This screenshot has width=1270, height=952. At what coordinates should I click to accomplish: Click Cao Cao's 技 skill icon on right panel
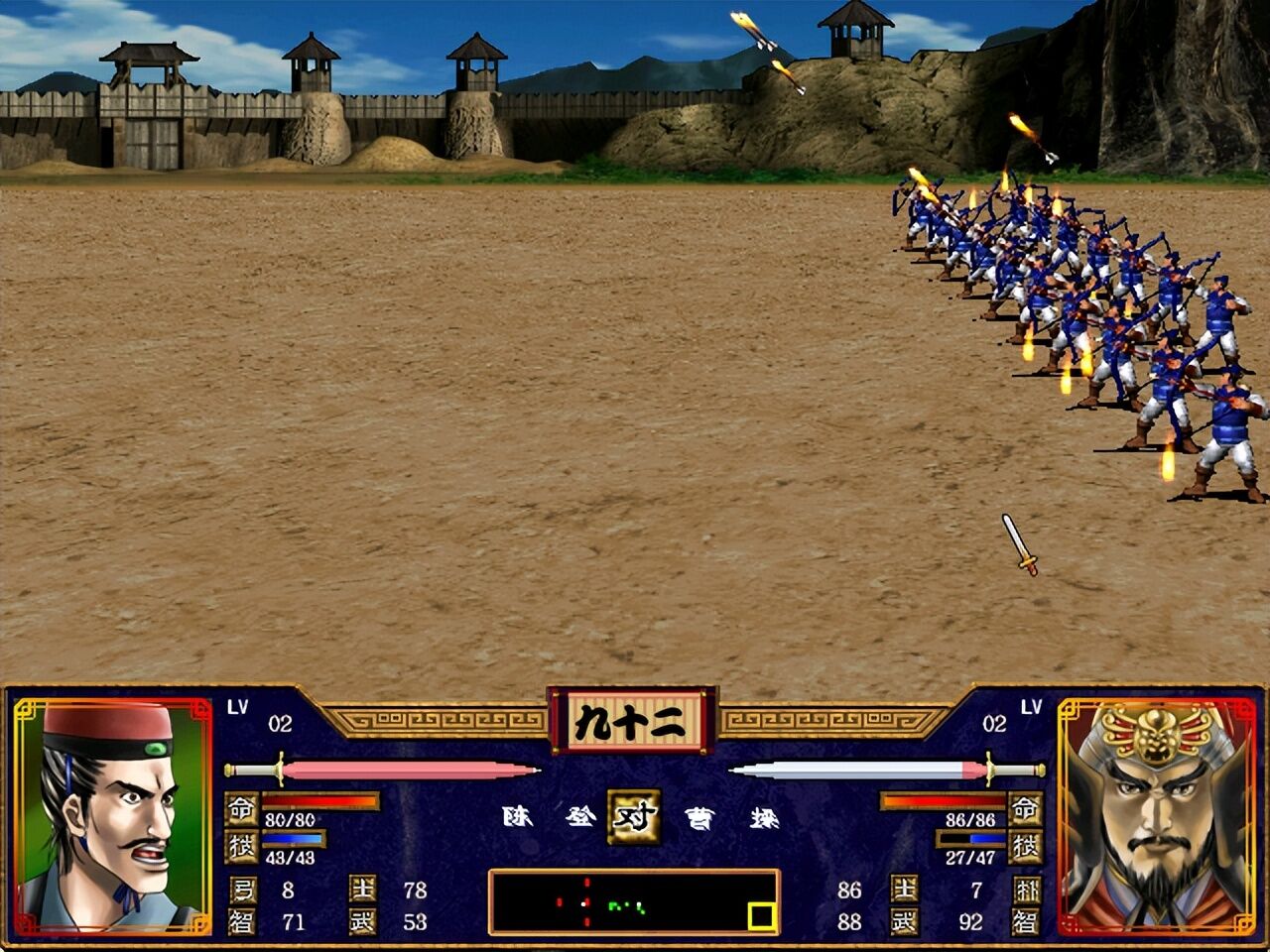1025,848
